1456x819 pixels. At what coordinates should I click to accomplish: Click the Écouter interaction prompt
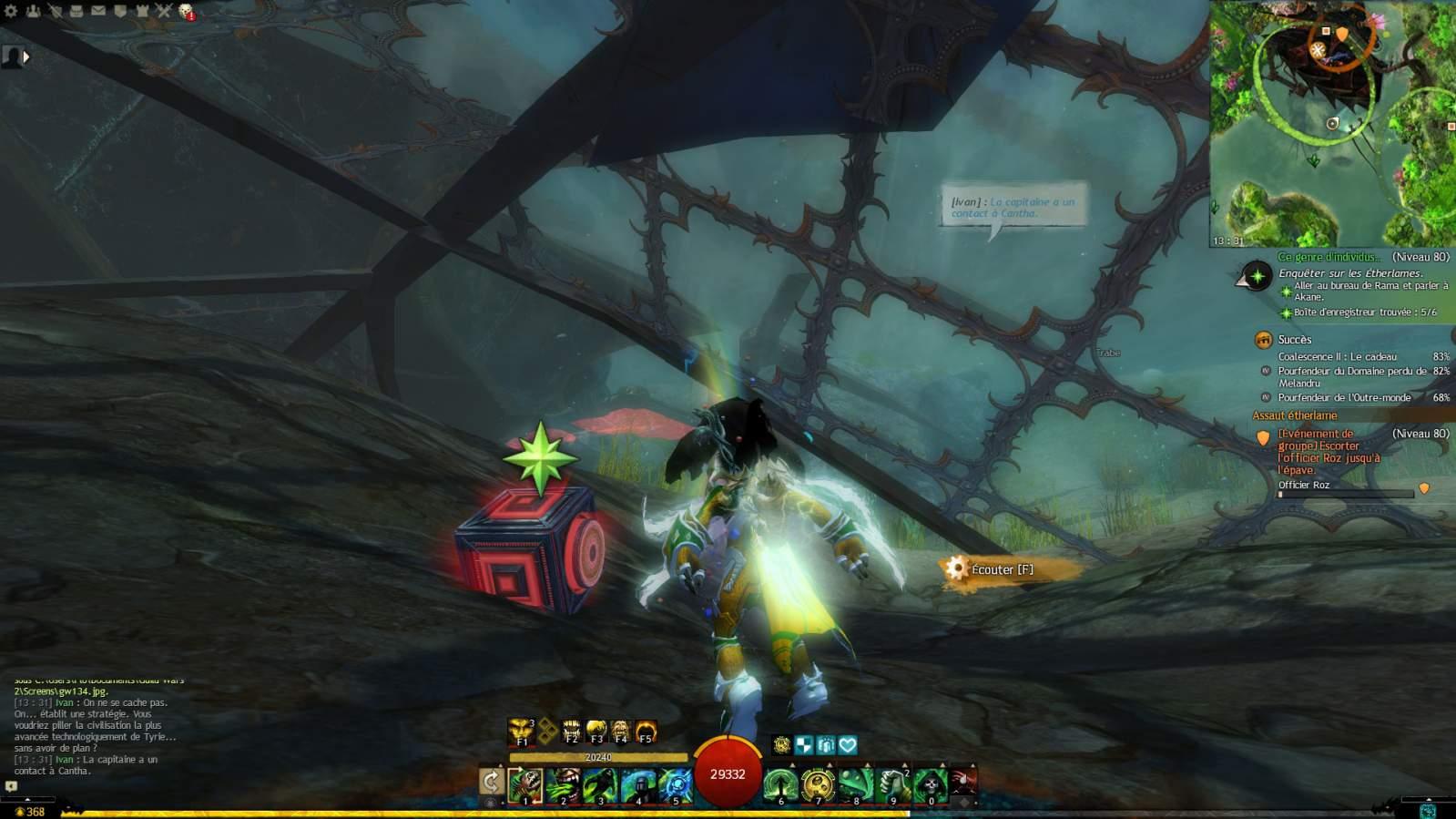1002,569
